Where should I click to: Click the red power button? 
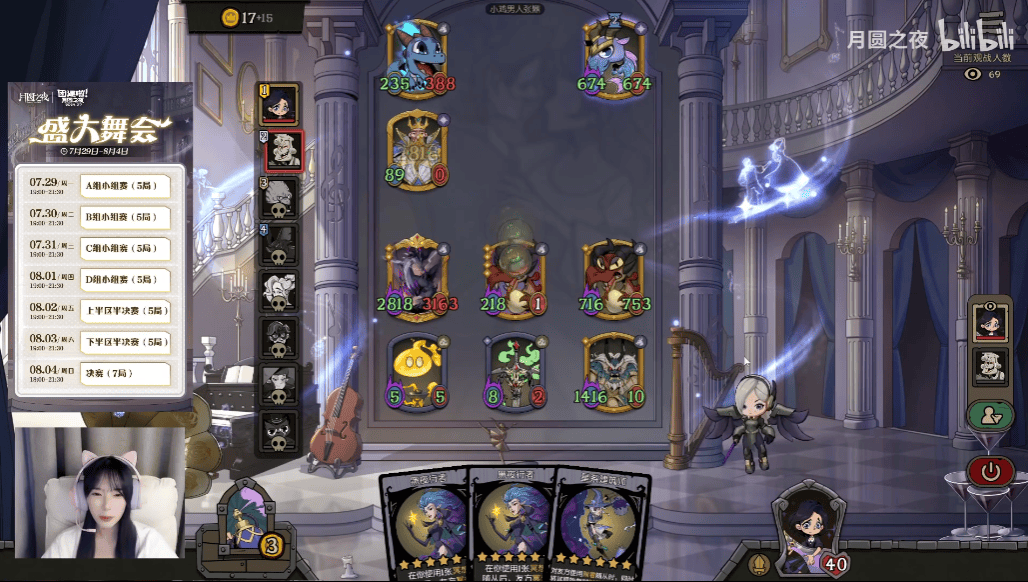point(990,470)
